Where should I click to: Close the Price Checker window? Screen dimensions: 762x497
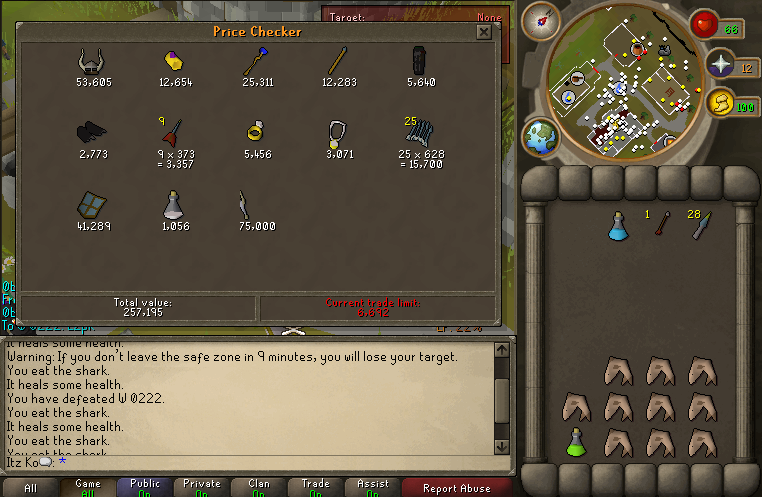pos(484,32)
